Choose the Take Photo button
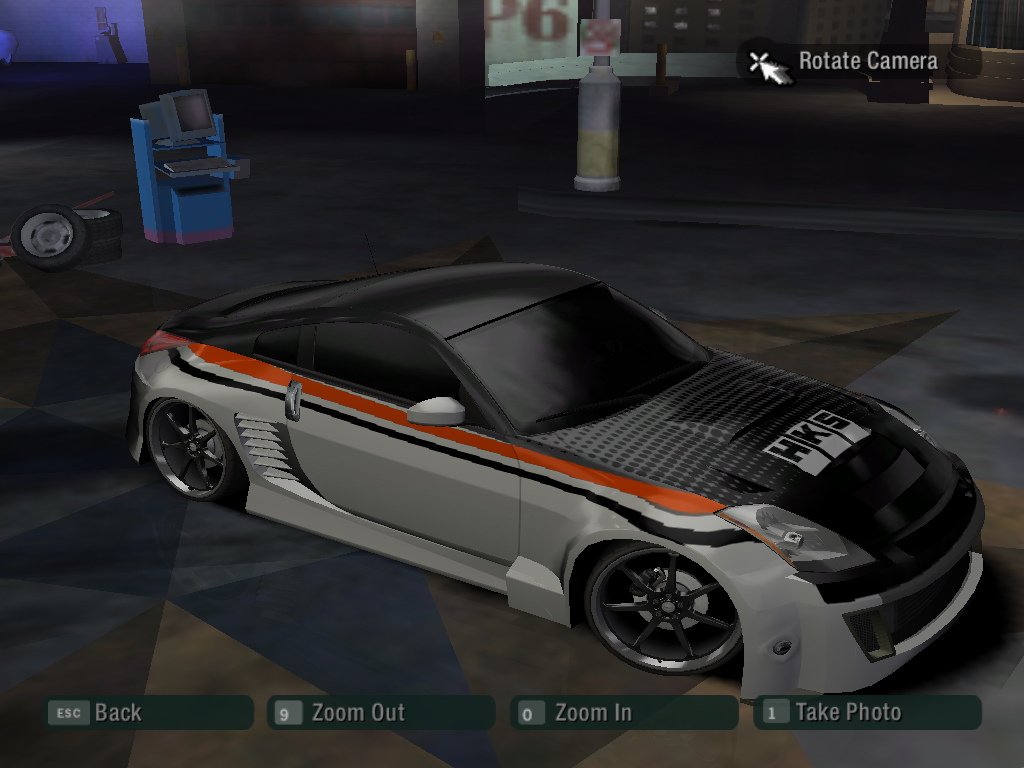The image size is (1024, 768). [x=867, y=713]
